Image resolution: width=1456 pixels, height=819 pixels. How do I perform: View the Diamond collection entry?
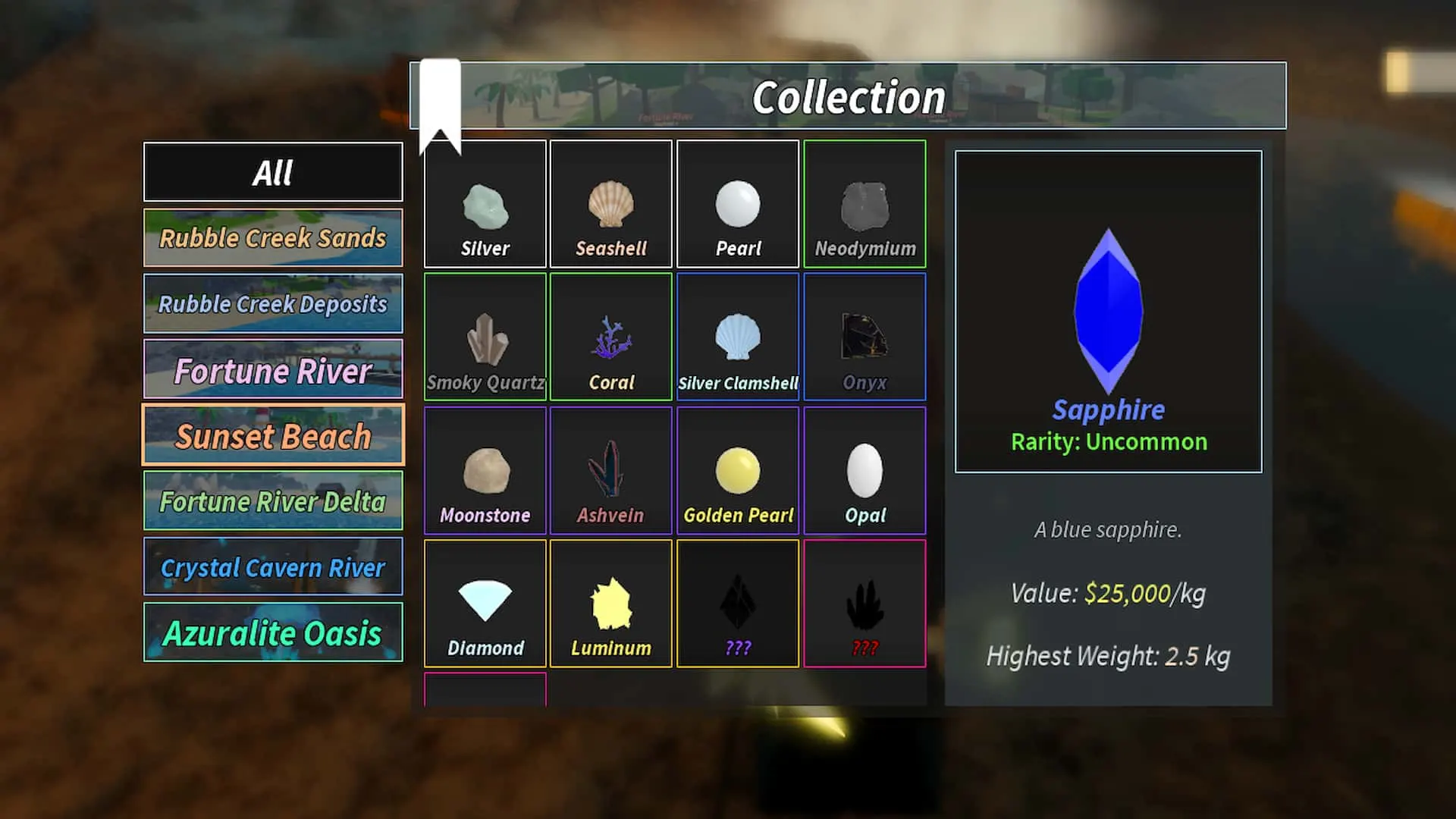(x=485, y=603)
